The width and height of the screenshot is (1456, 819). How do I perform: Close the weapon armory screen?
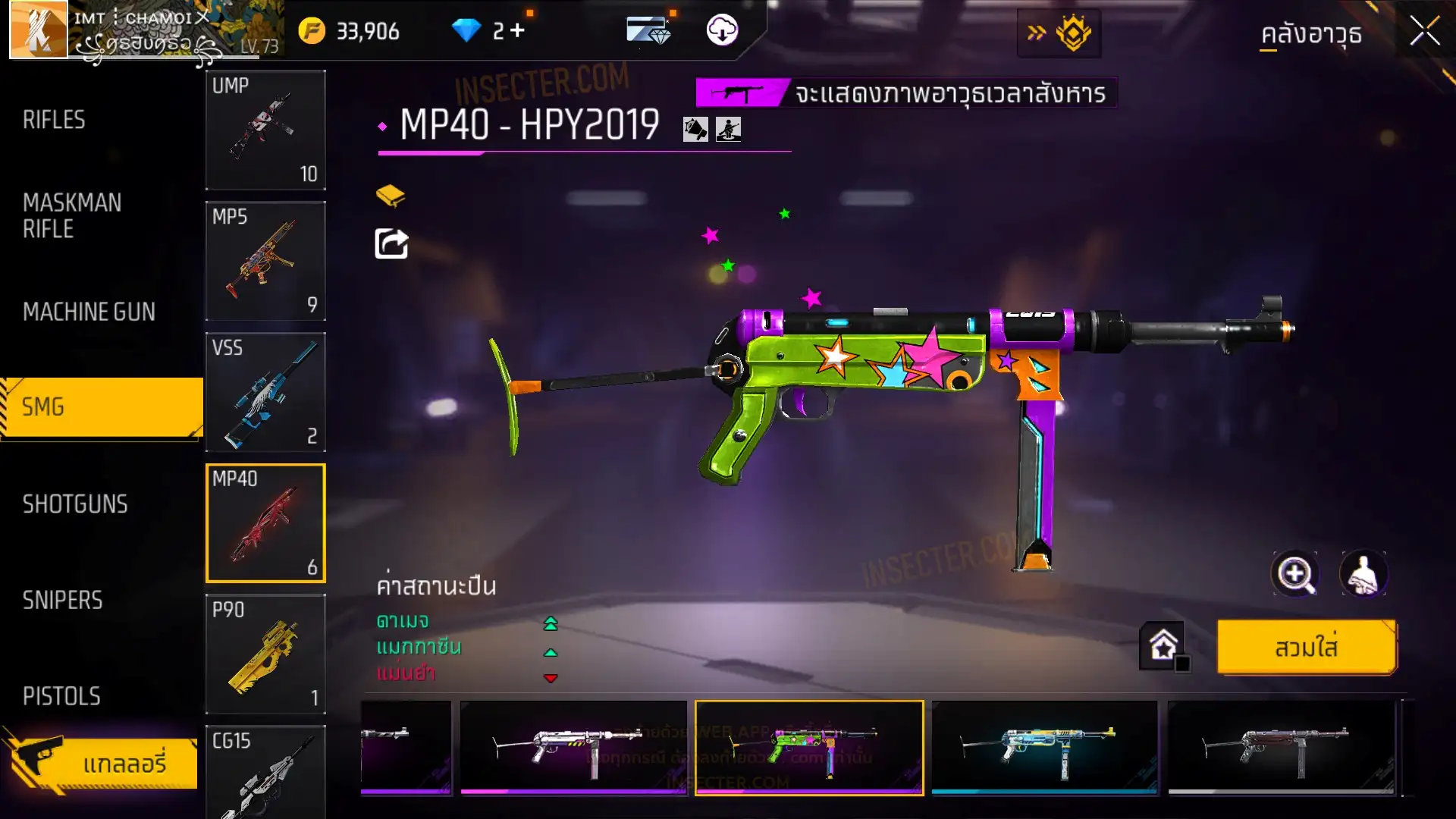tap(1424, 32)
